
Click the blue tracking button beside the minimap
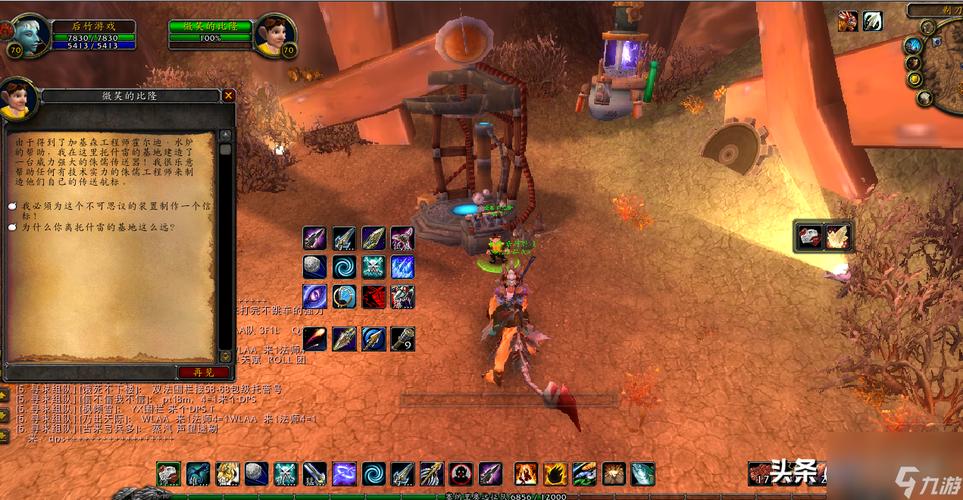[913, 45]
